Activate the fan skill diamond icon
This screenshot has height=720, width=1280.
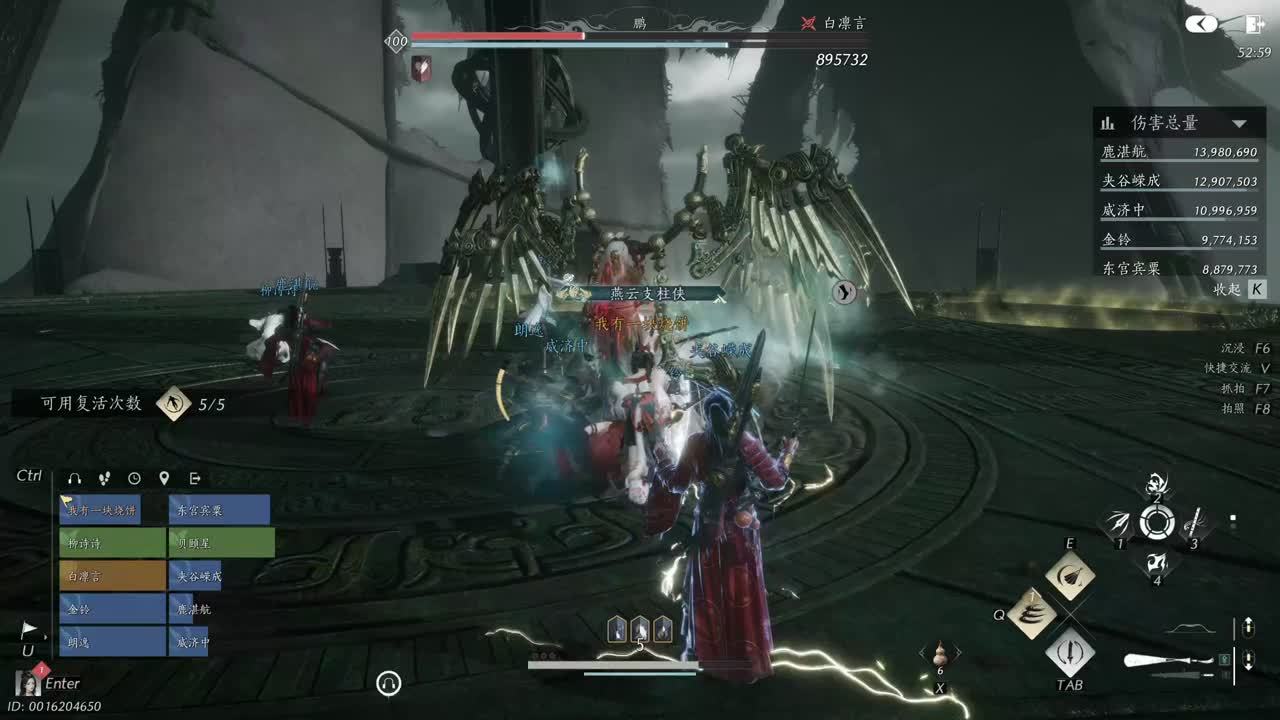pos(1070,576)
